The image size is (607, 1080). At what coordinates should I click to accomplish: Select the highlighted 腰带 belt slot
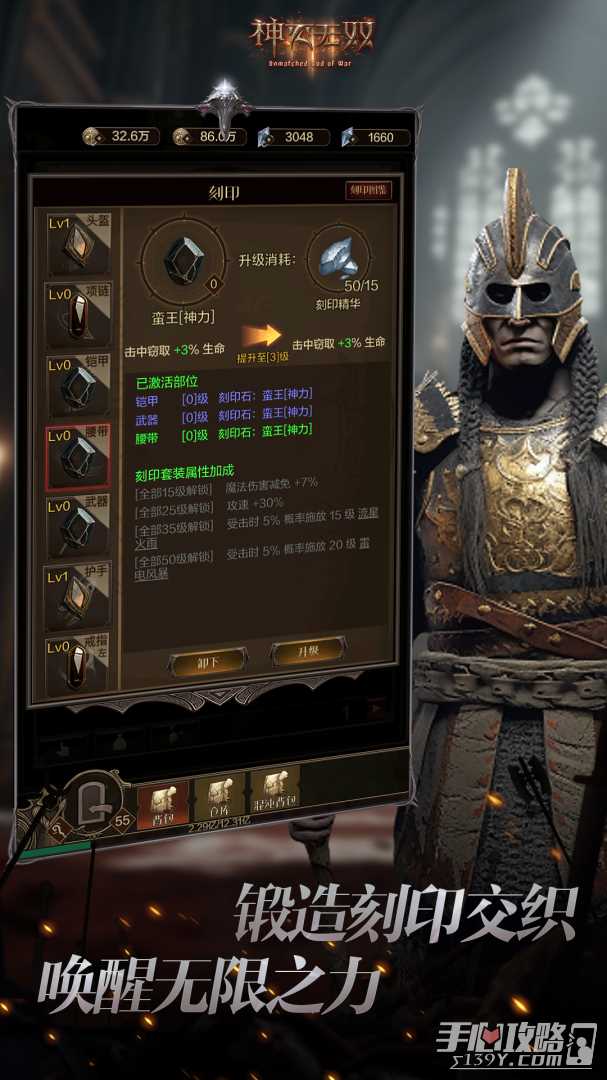point(77,457)
